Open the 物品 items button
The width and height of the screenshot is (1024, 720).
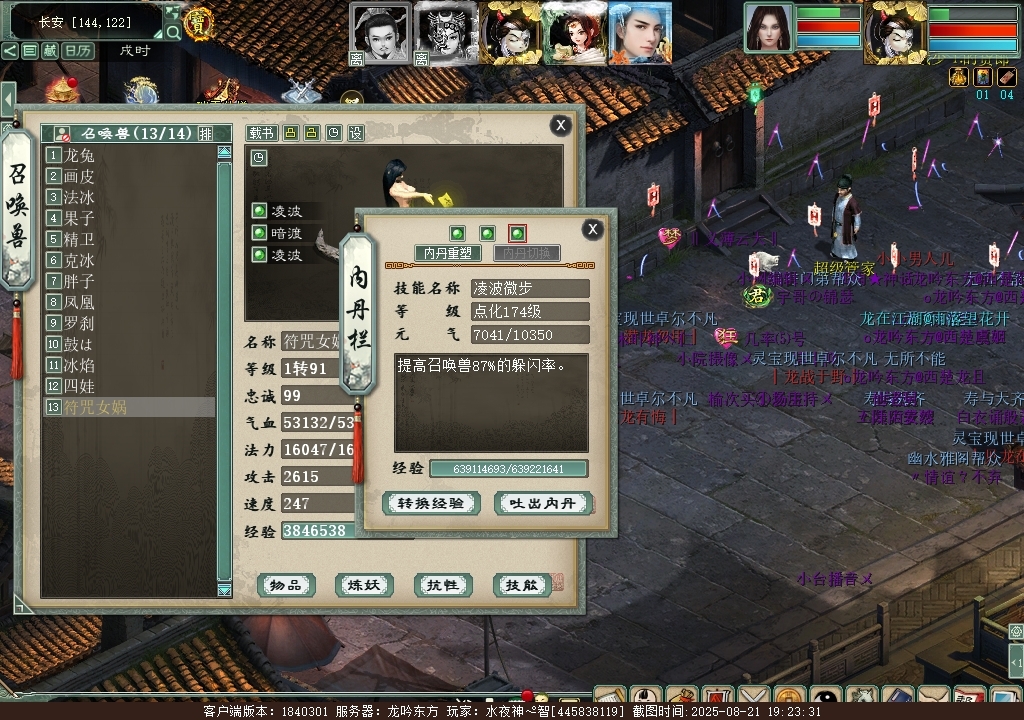pos(287,585)
